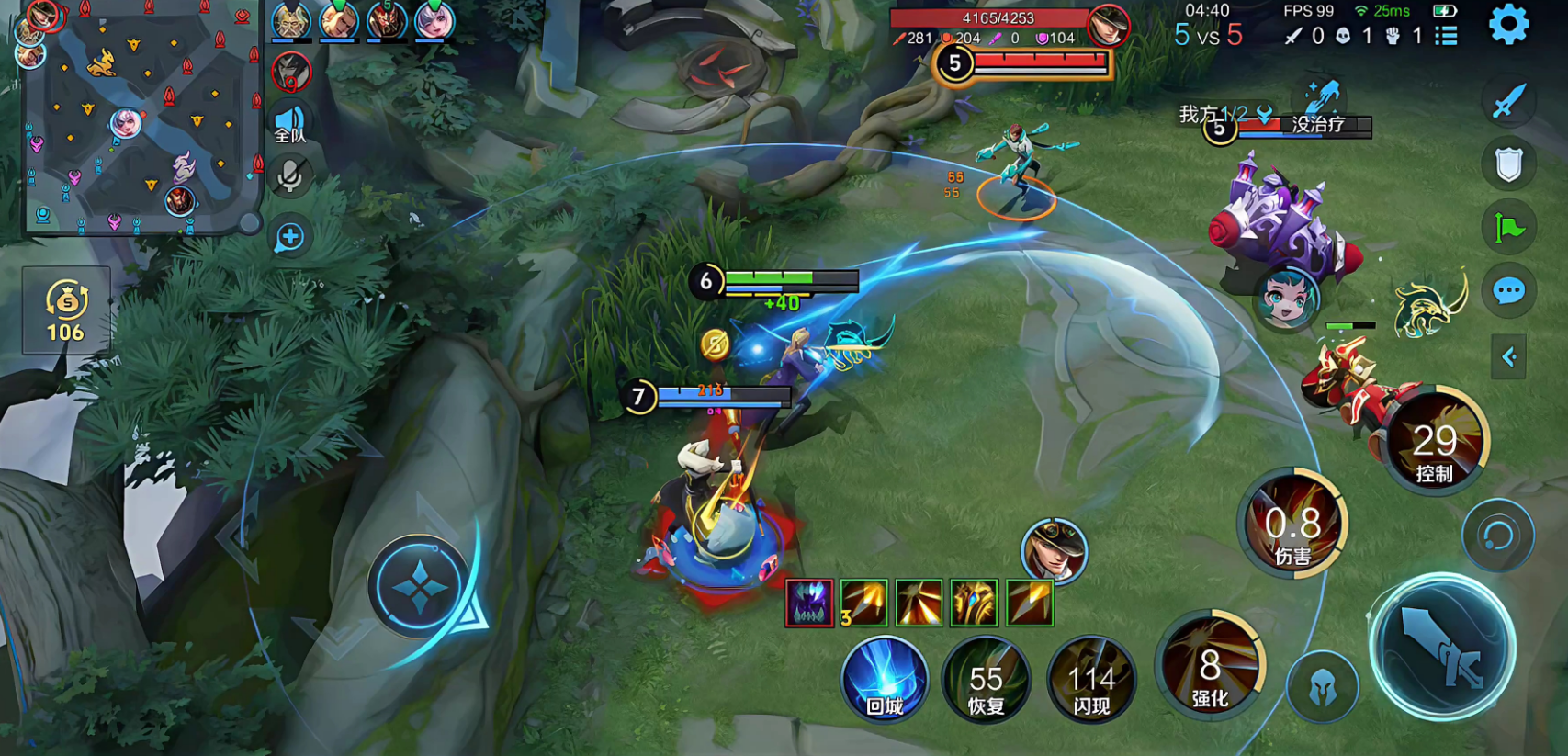1568x756 pixels.
Task: Open the settings gear menu
Action: [1508, 25]
